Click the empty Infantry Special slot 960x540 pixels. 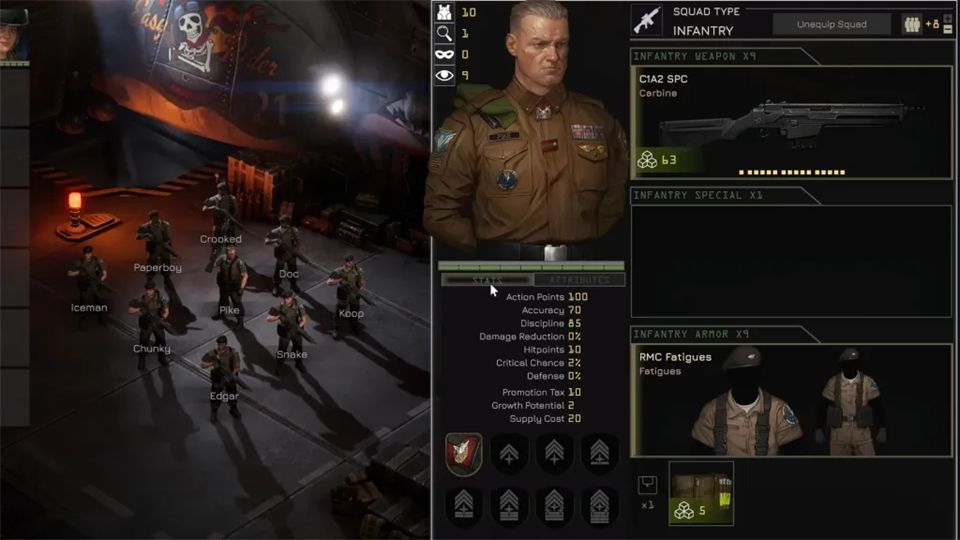coord(791,262)
